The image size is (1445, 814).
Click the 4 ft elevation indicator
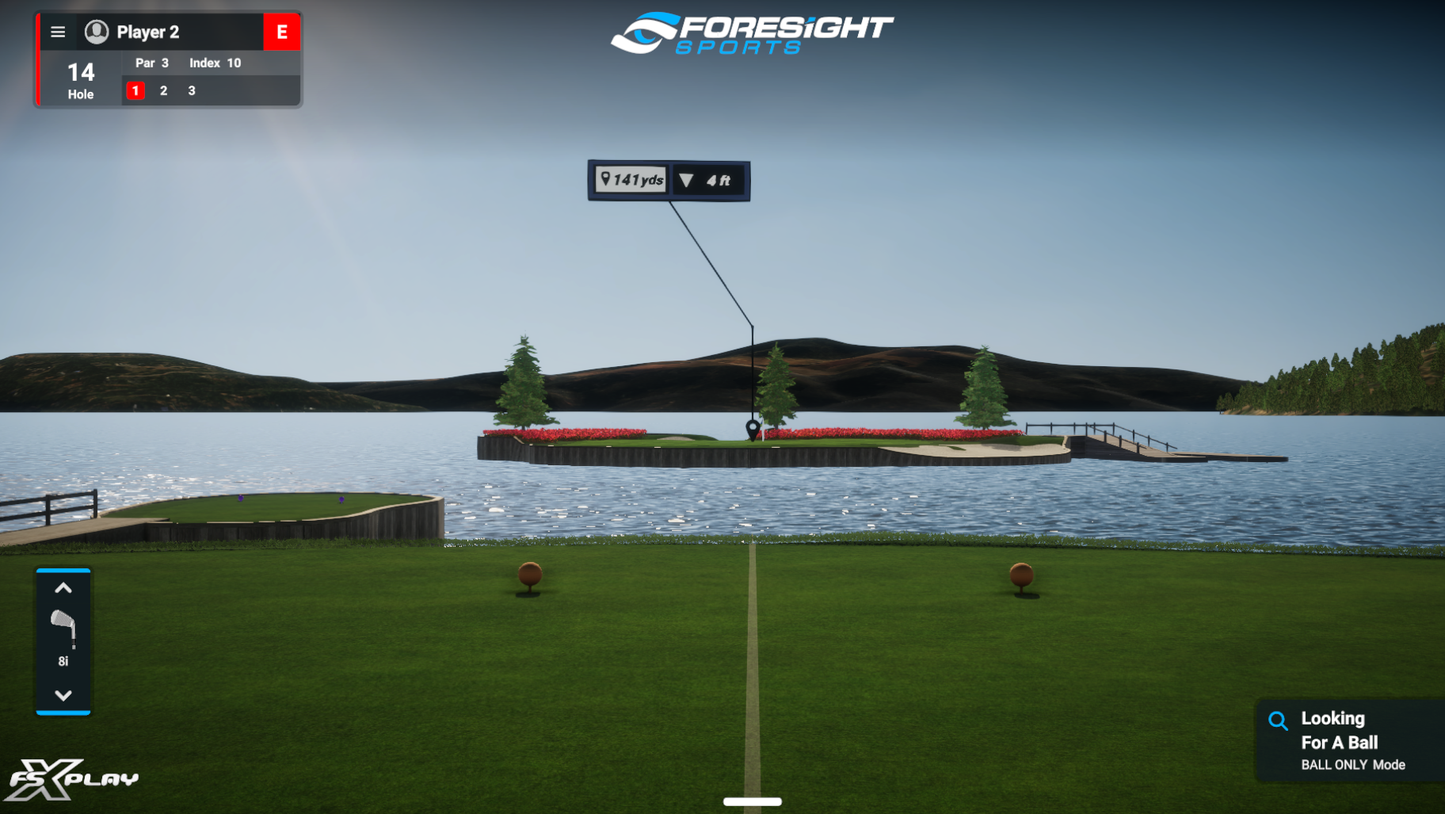coord(708,179)
